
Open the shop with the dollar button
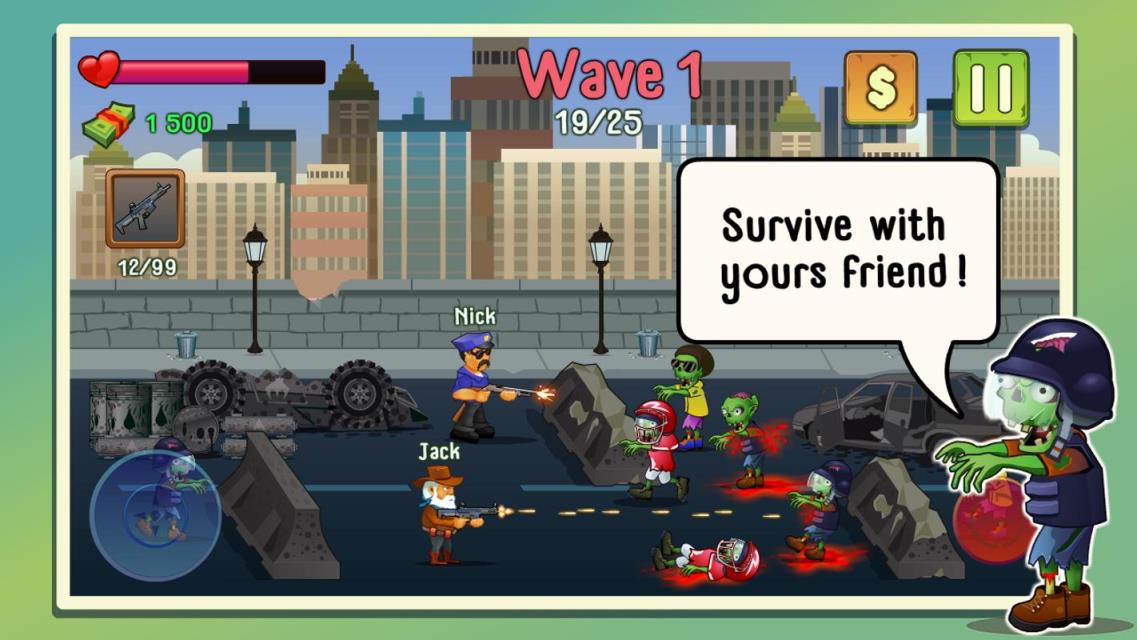coord(880,88)
